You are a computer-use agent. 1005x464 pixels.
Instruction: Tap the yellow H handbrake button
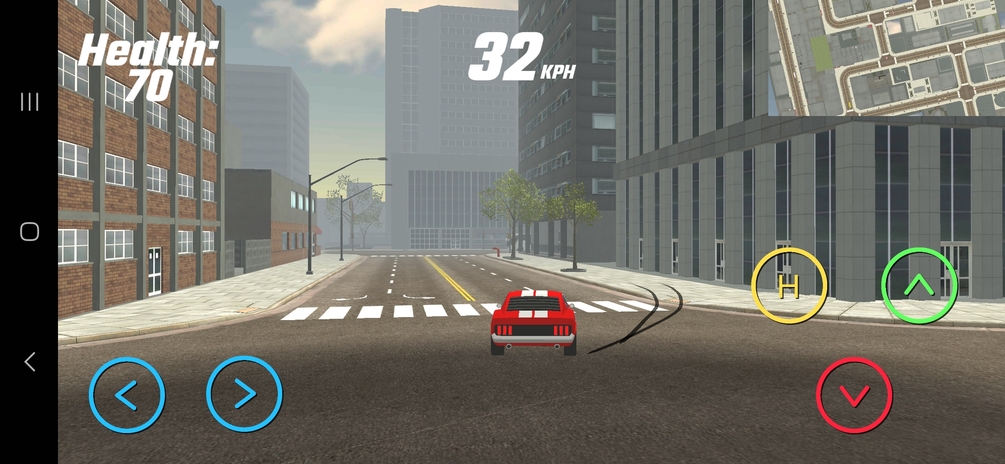(789, 286)
